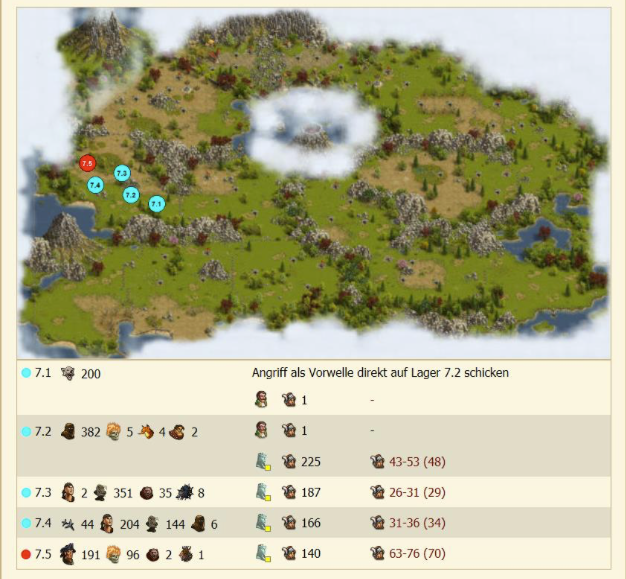Choose the 7.4 camp marker on the map
Screen dimensions: 626x579
95,185
